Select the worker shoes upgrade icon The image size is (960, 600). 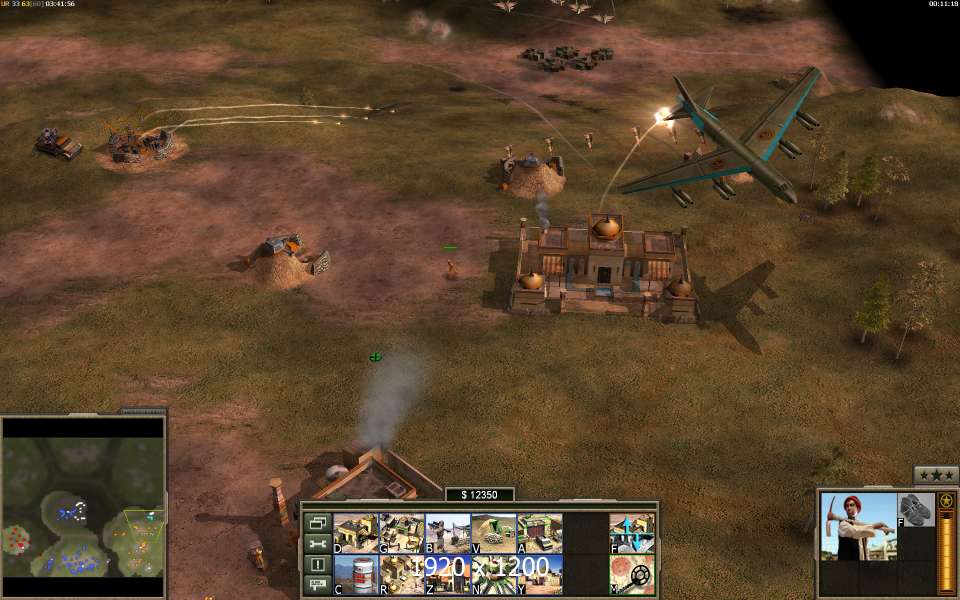[x=915, y=509]
